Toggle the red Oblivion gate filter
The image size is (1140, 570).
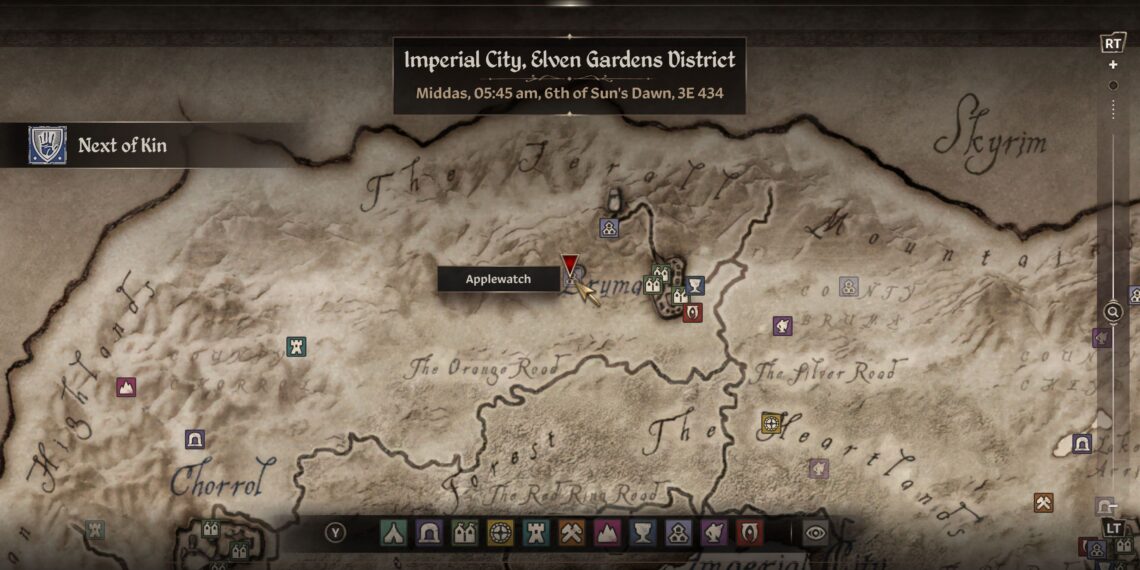click(x=750, y=533)
